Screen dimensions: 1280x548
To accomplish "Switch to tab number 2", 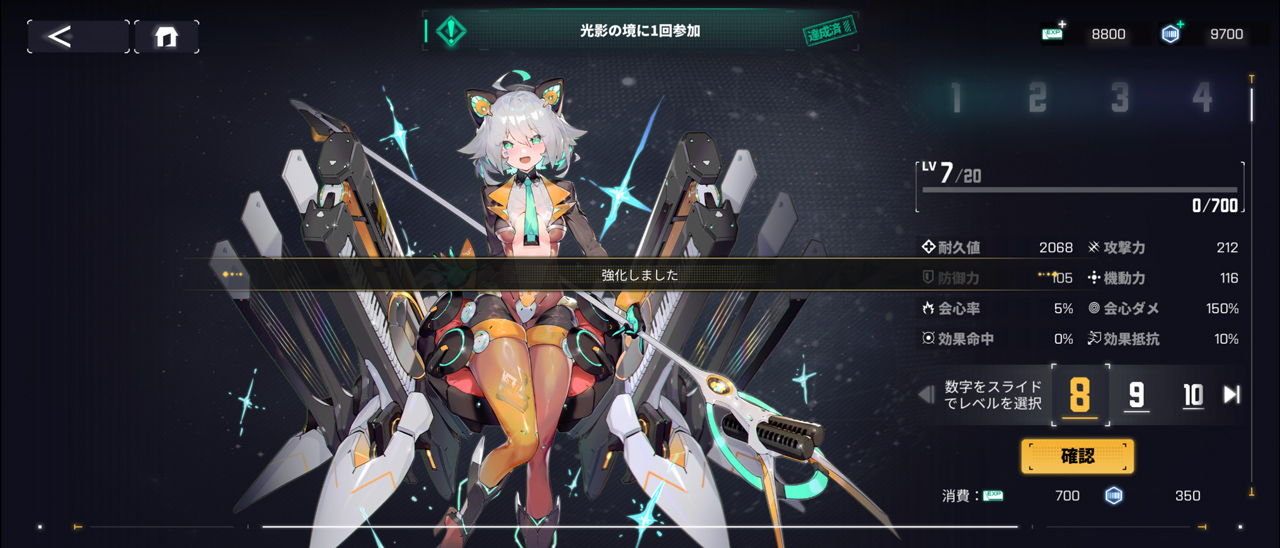I will point(1038,98).
